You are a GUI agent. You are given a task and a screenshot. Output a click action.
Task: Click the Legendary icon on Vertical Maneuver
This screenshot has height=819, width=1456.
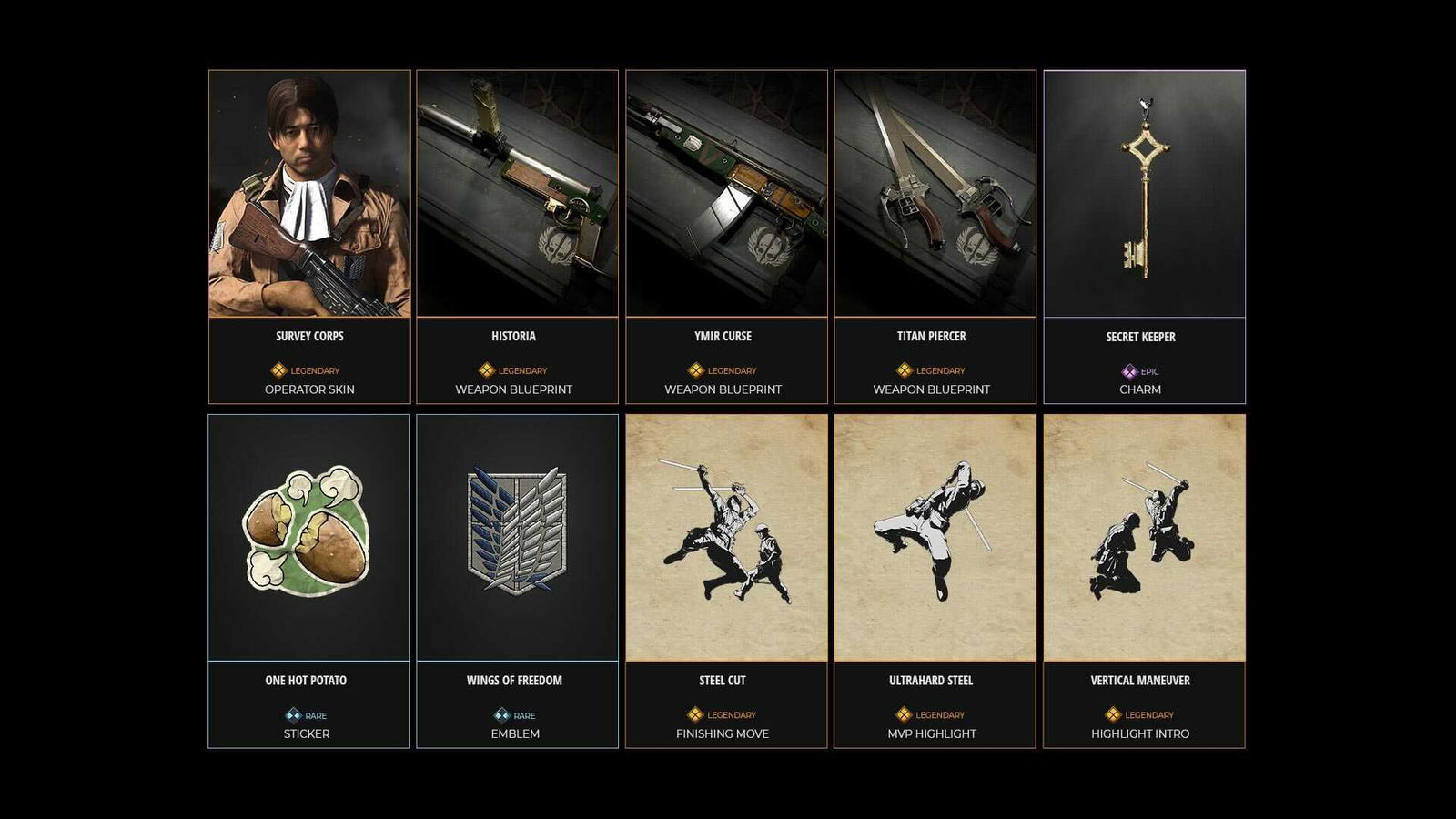pos(1112,715)
